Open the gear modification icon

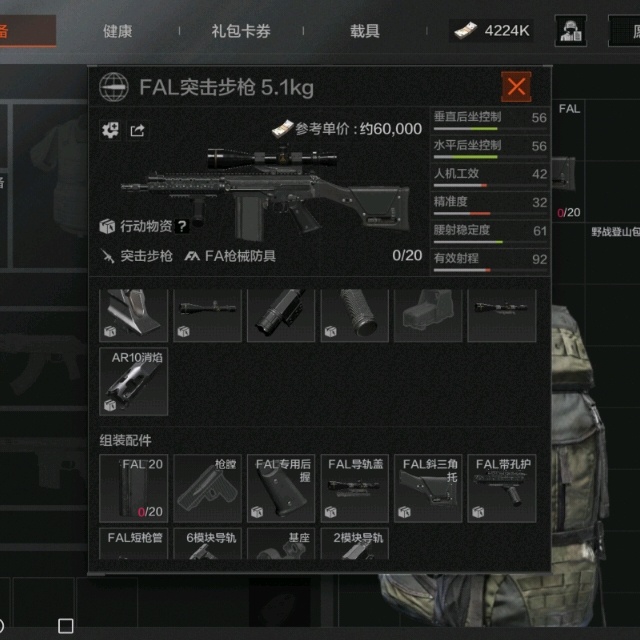[x=110, y=130]
